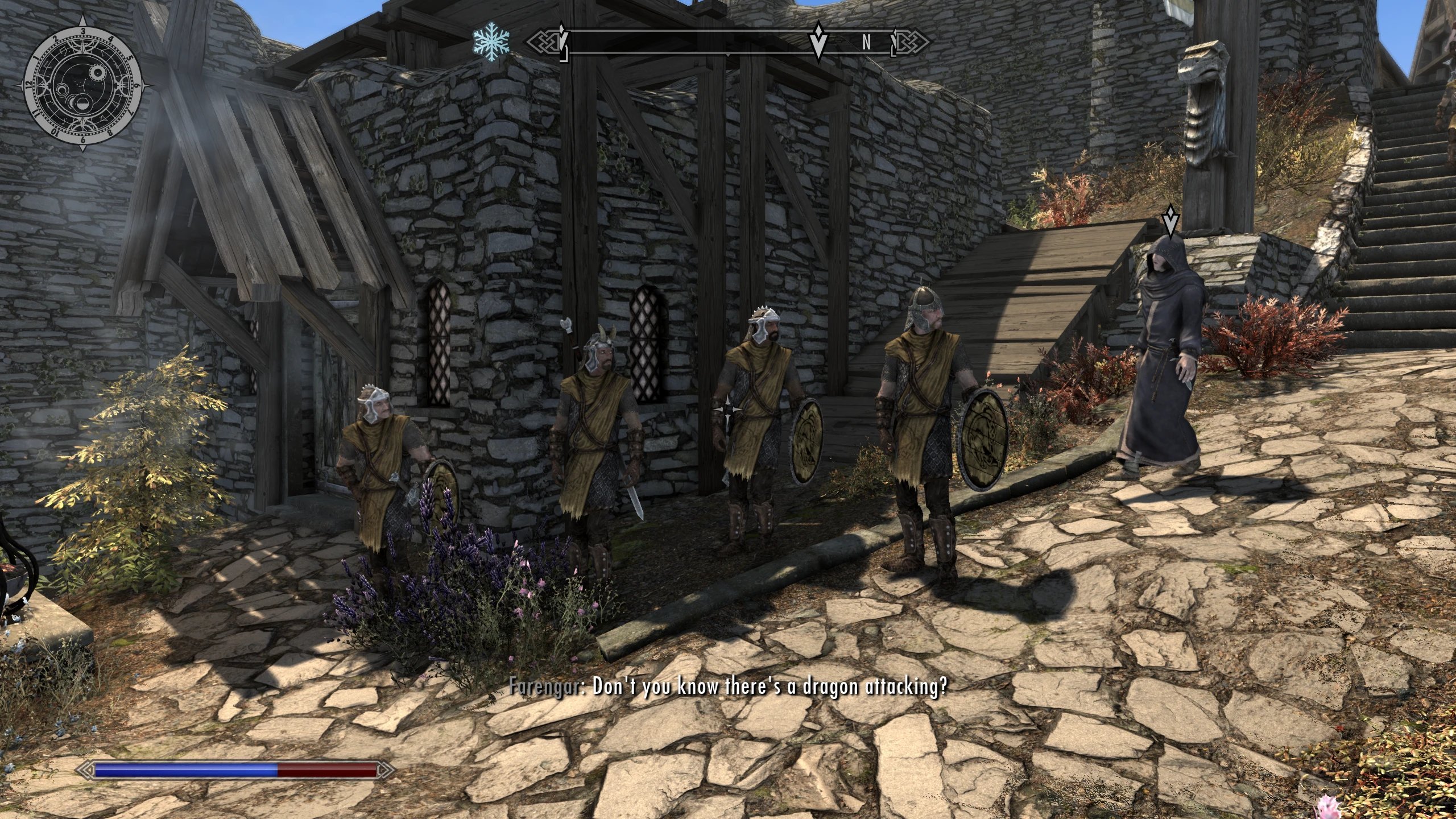
Task: Select the snowflake temperature icon
Action: pos(491,42)
